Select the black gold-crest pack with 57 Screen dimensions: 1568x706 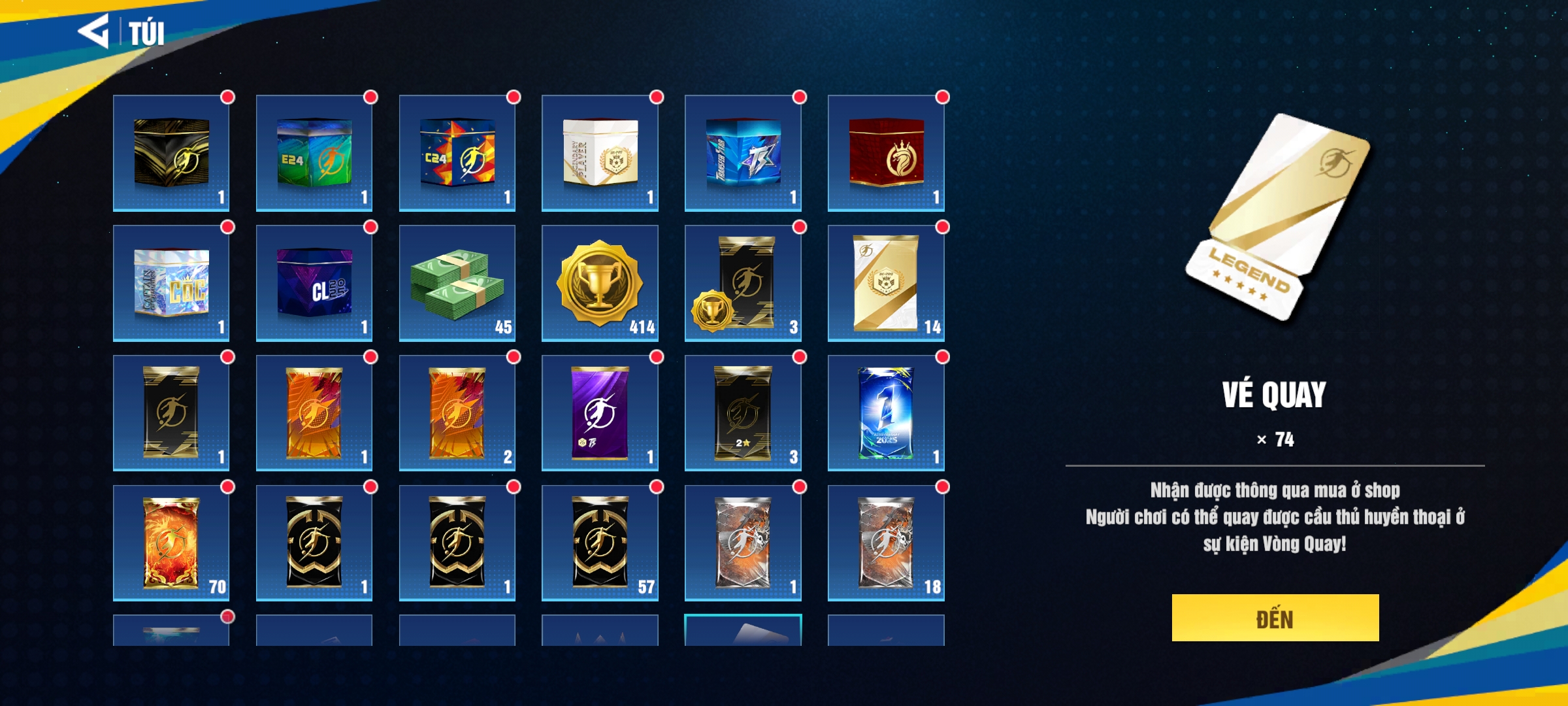click(x=600, y=543)
